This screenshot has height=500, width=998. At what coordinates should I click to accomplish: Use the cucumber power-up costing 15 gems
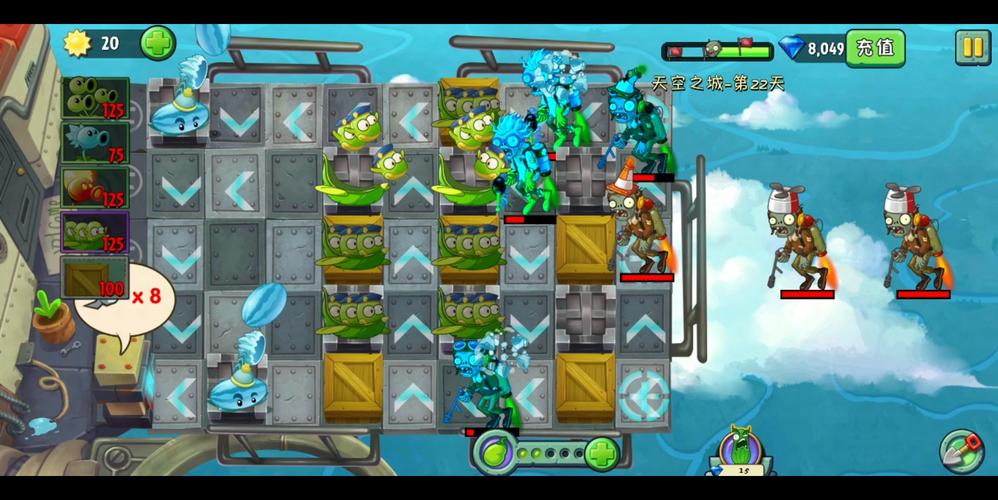[x=742, y=450]
